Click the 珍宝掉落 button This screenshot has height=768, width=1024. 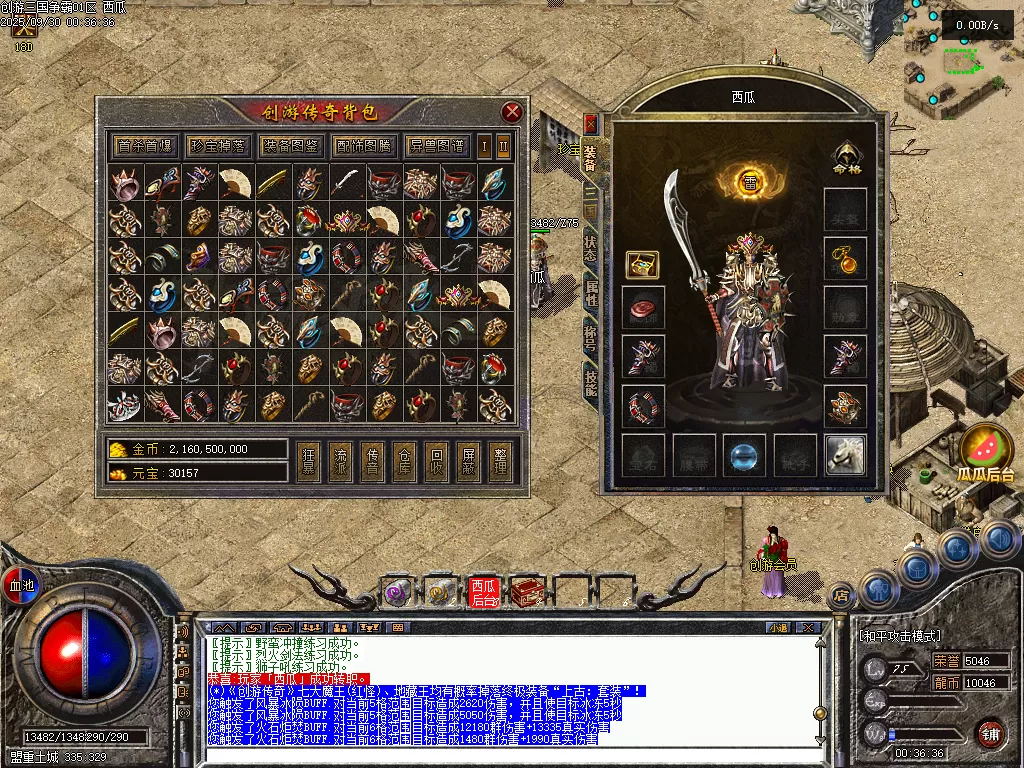[x=218, y=146]
